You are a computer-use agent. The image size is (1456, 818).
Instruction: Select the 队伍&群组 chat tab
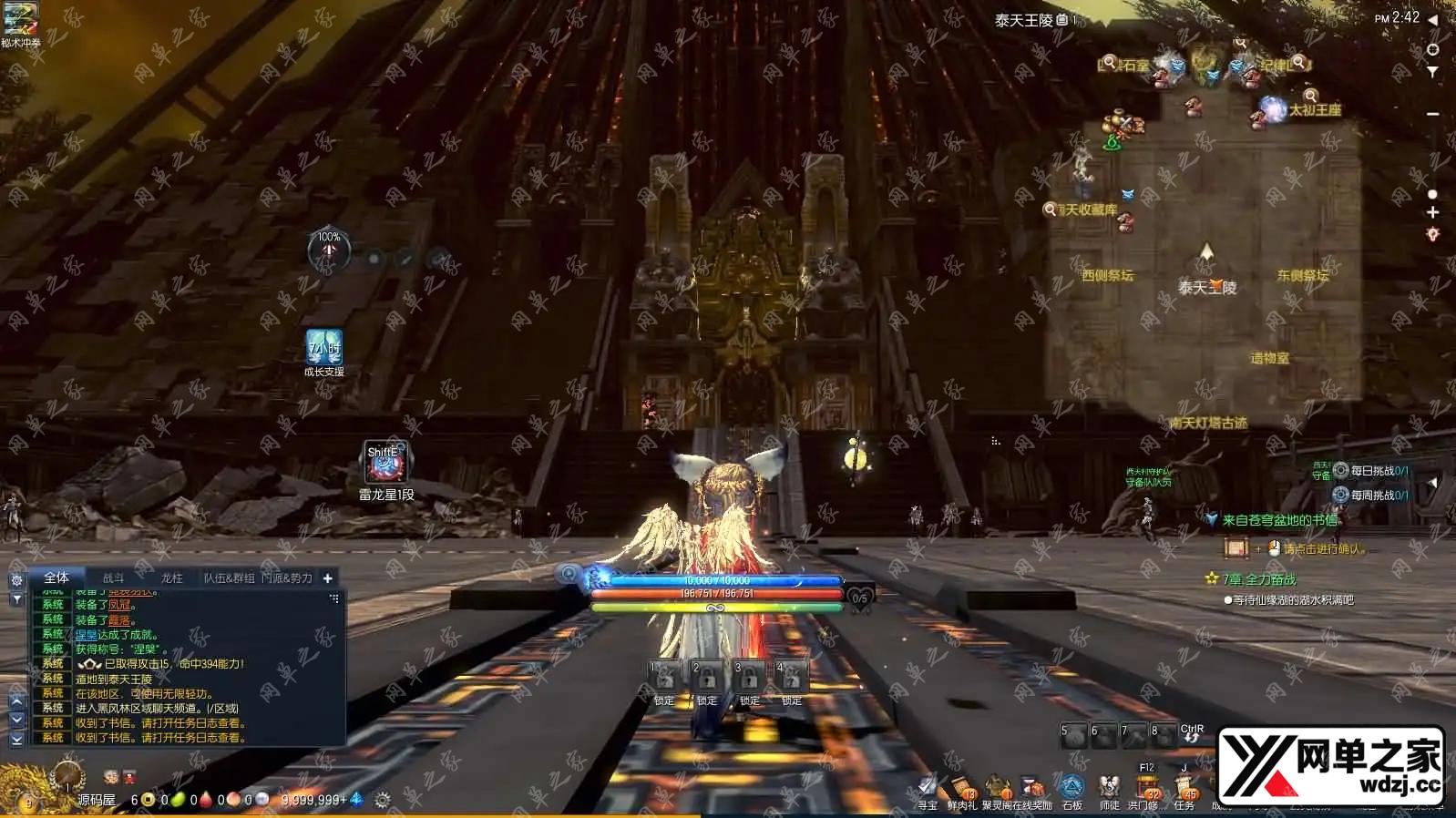coord(229,578)
